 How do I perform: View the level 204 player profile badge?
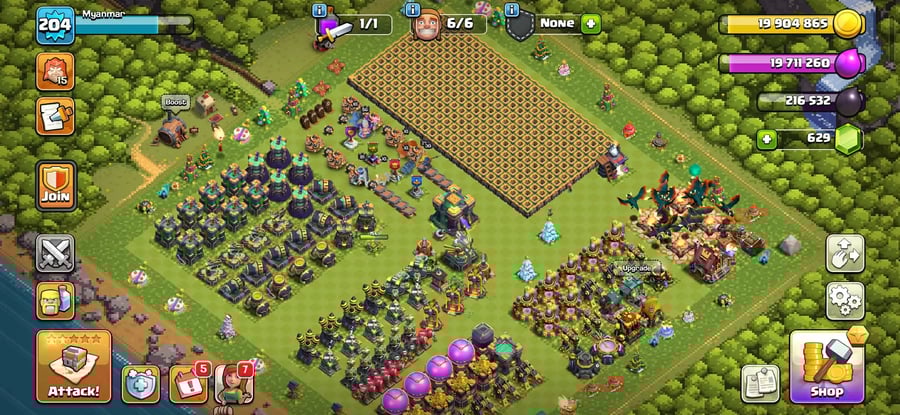tap(55, 25)
